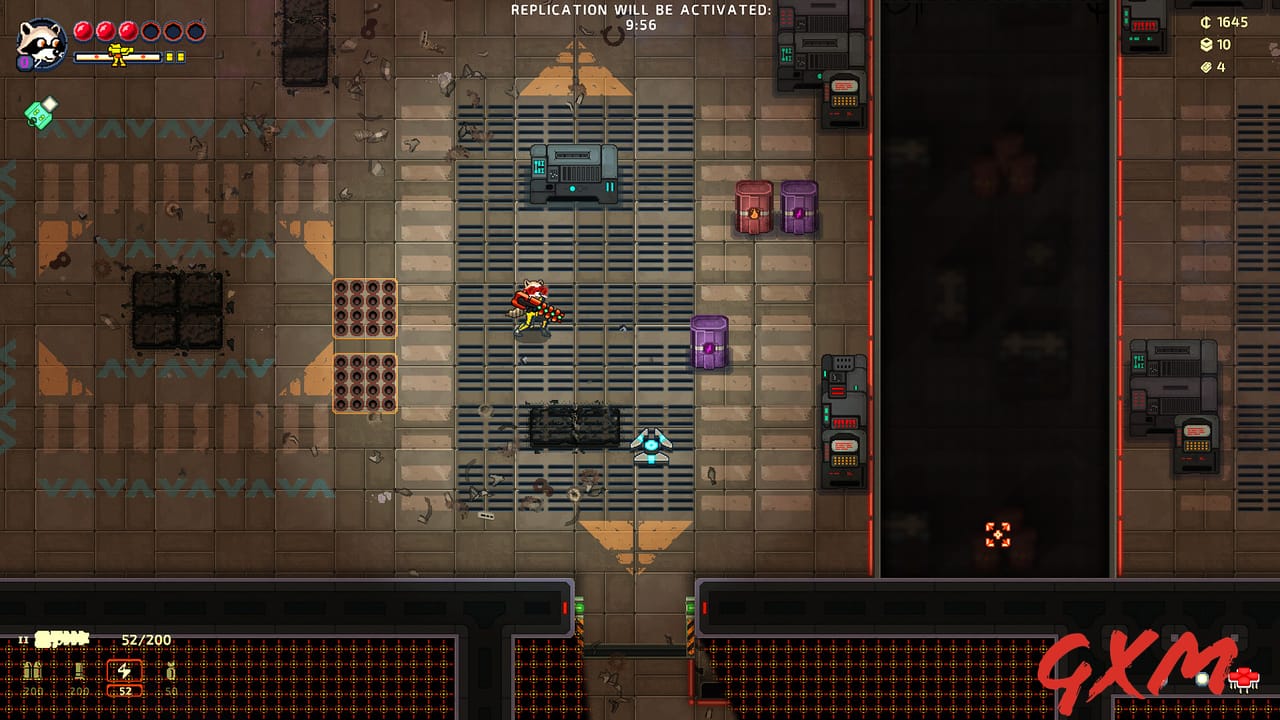Click the equipped weapon silhouette icon

point(62,638)
